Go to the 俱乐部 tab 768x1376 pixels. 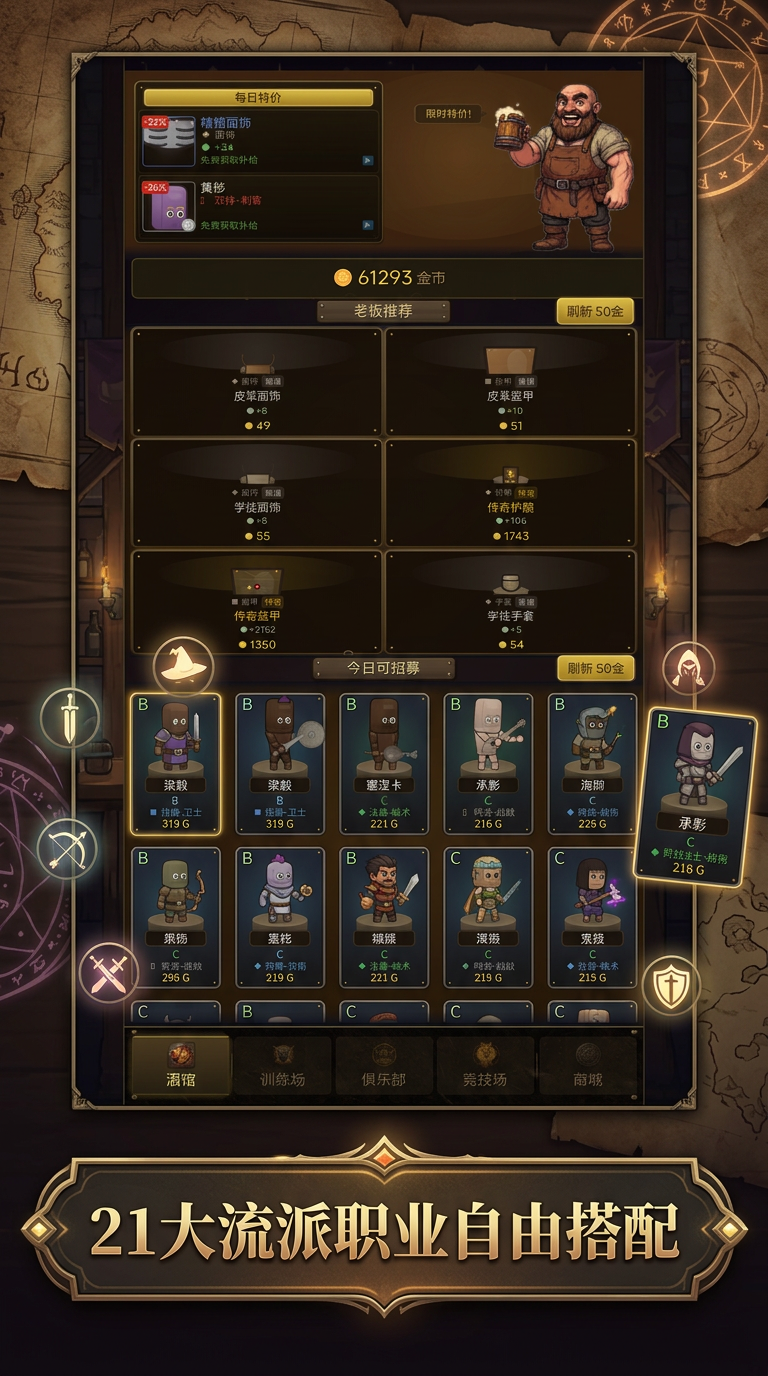tap(384, 1066)
